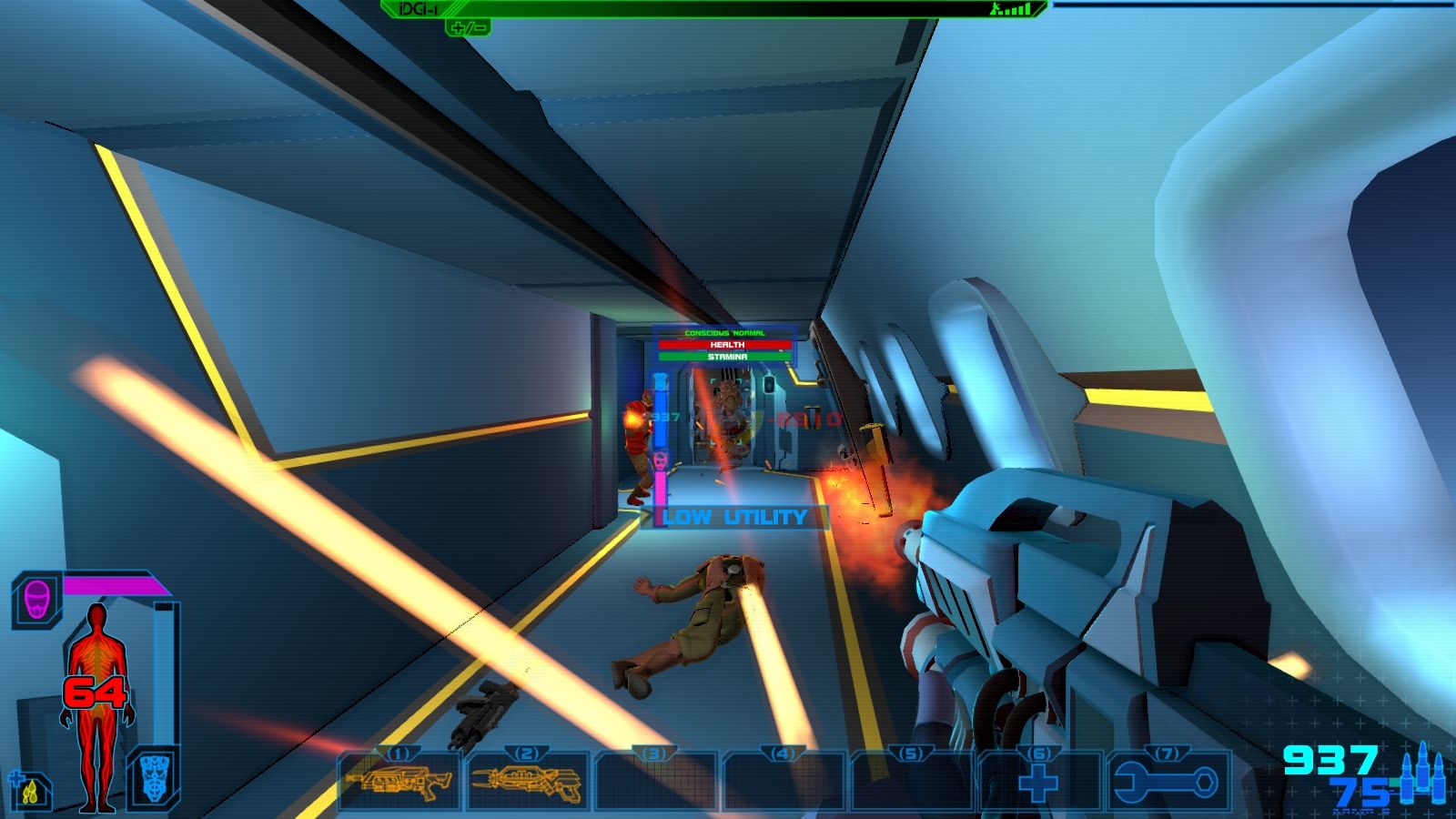Select the medkit cross in hotbar slot 6

point(1039,783)
